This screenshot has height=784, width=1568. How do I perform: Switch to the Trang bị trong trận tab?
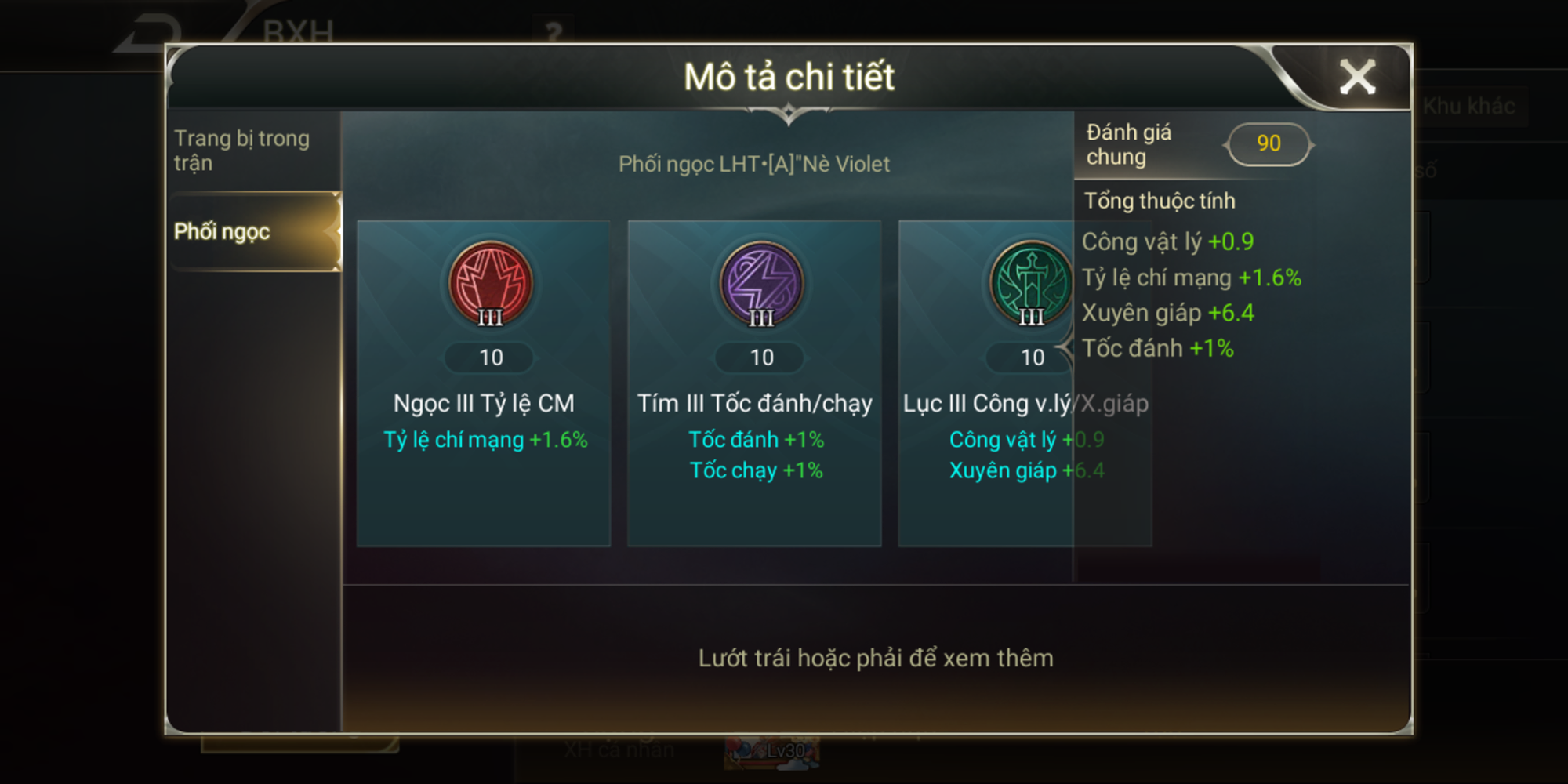[x=243, y=151]
